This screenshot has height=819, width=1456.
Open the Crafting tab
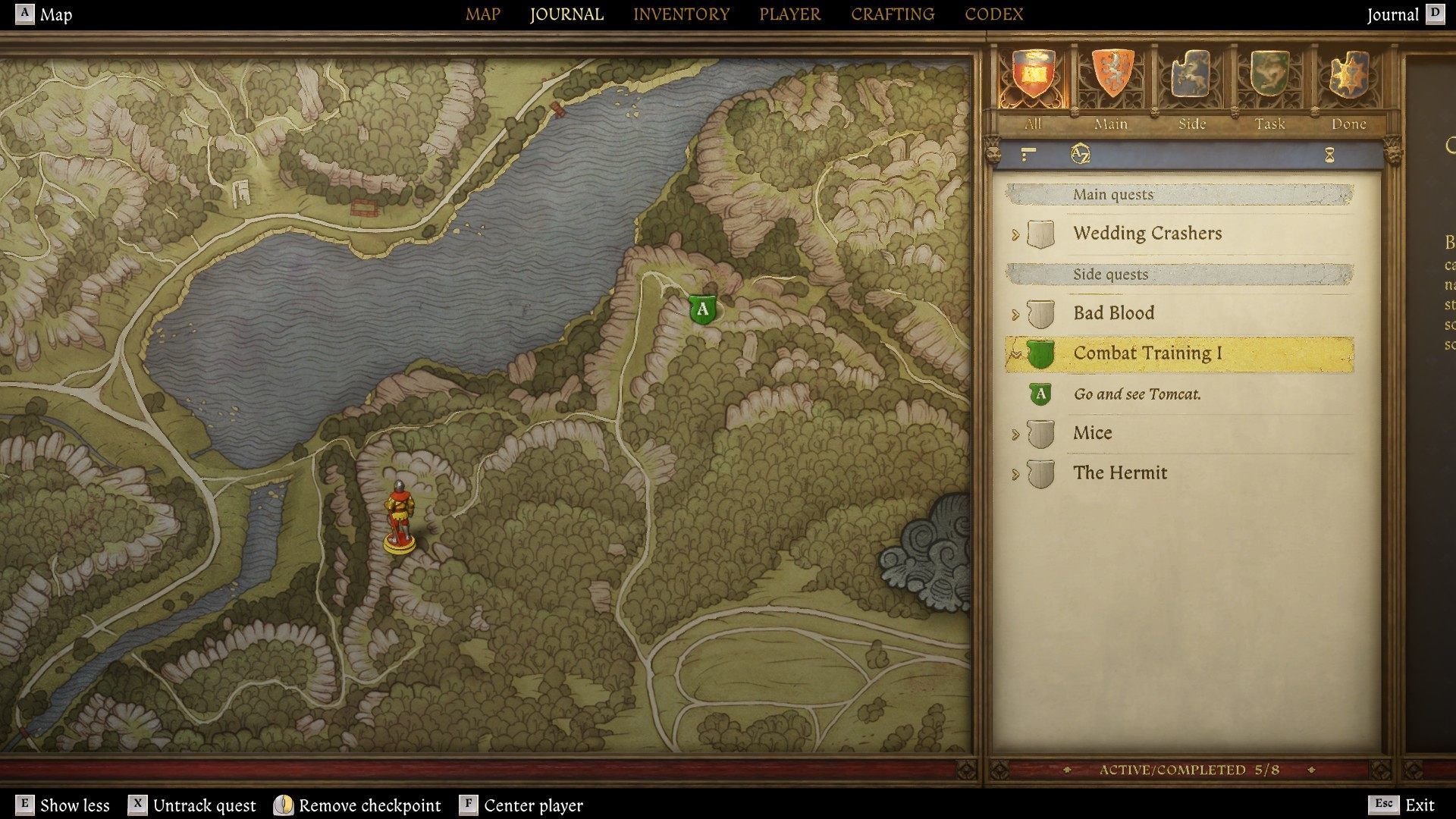click(x=893, y=14)
